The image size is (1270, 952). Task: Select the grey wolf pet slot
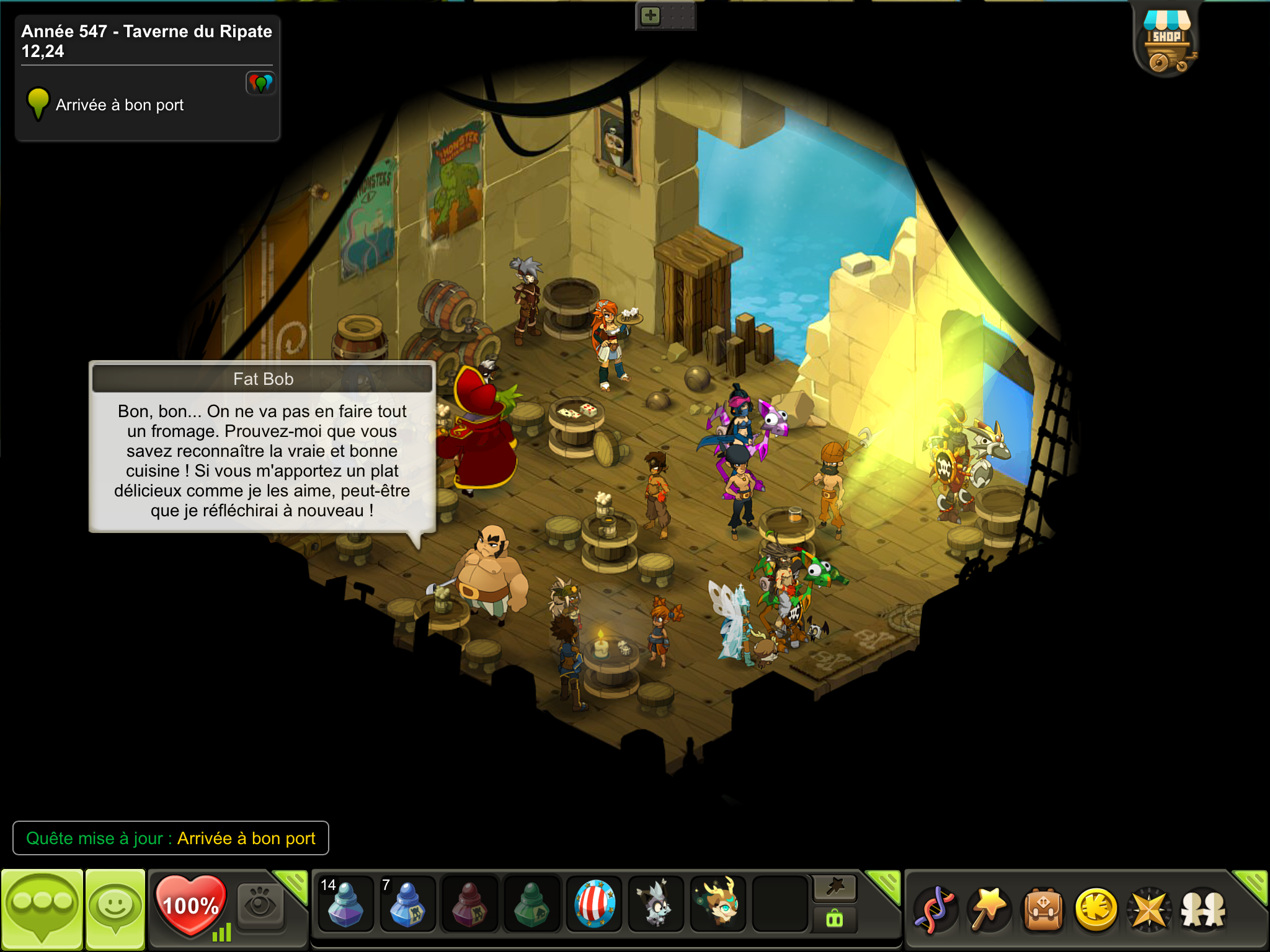point(655,904)
